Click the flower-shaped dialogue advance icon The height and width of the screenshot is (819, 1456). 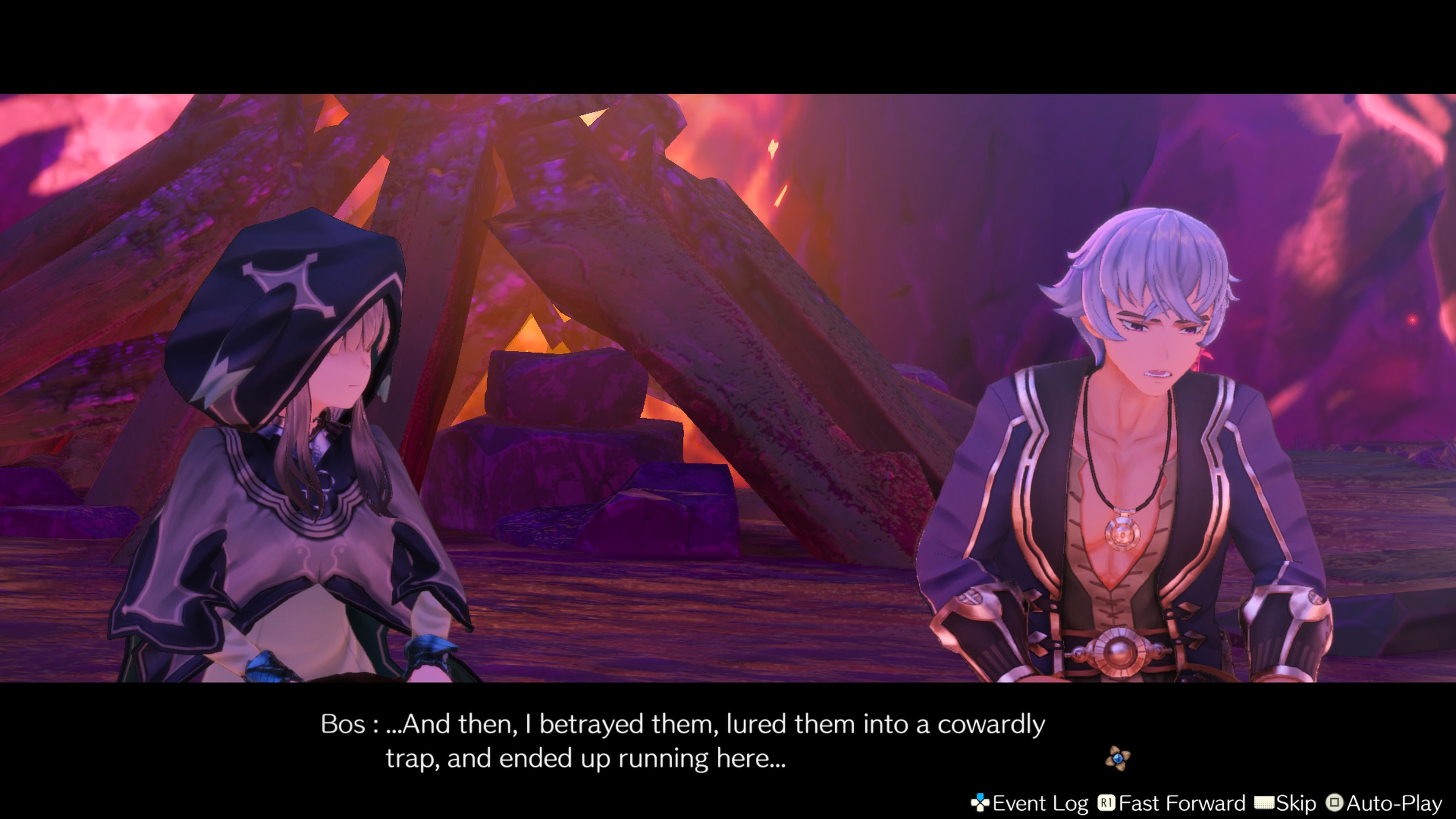tap(1117, 758)
